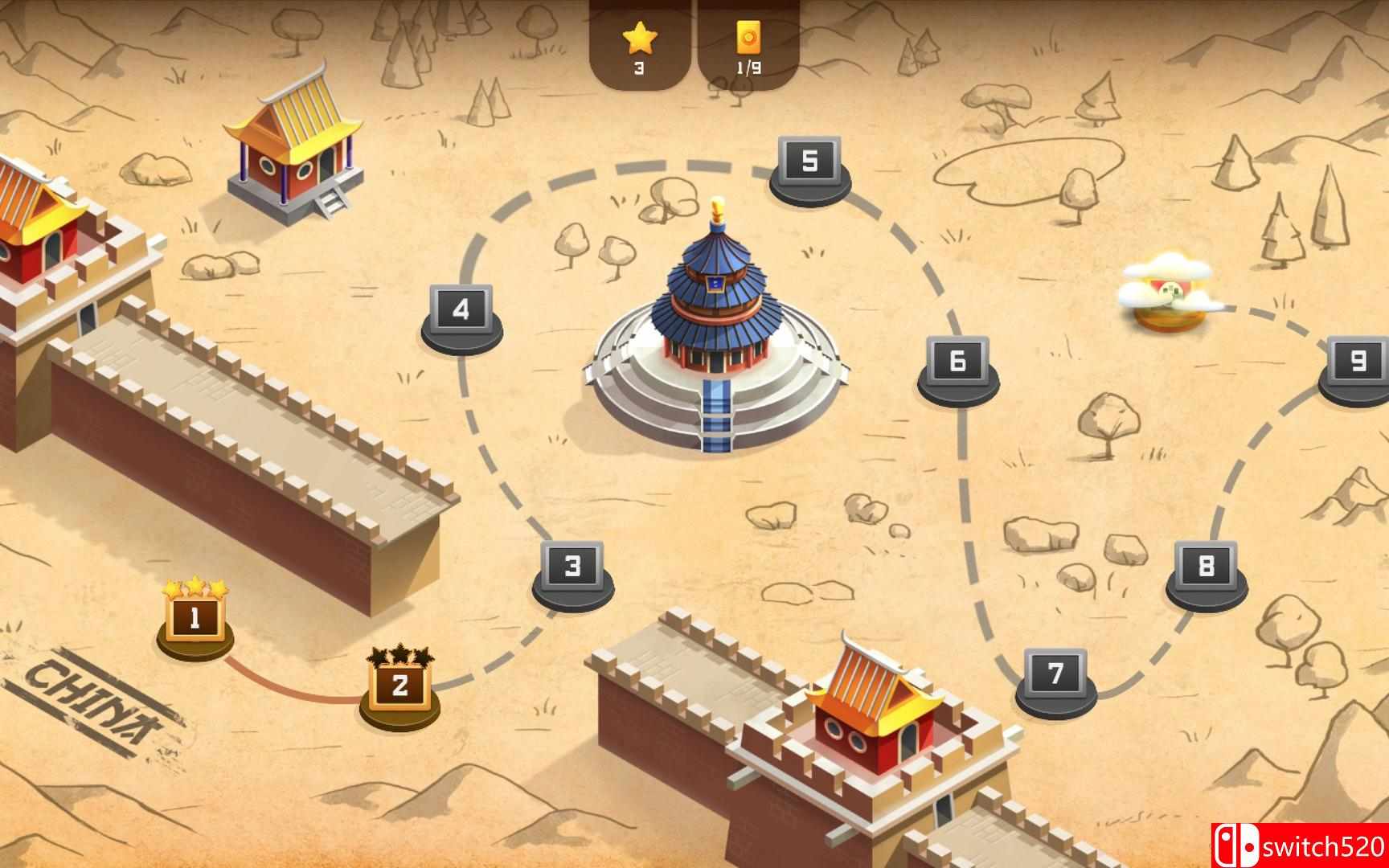Select level 2
The height and width of the screenshot is (868, 1389).
(400, 688)
